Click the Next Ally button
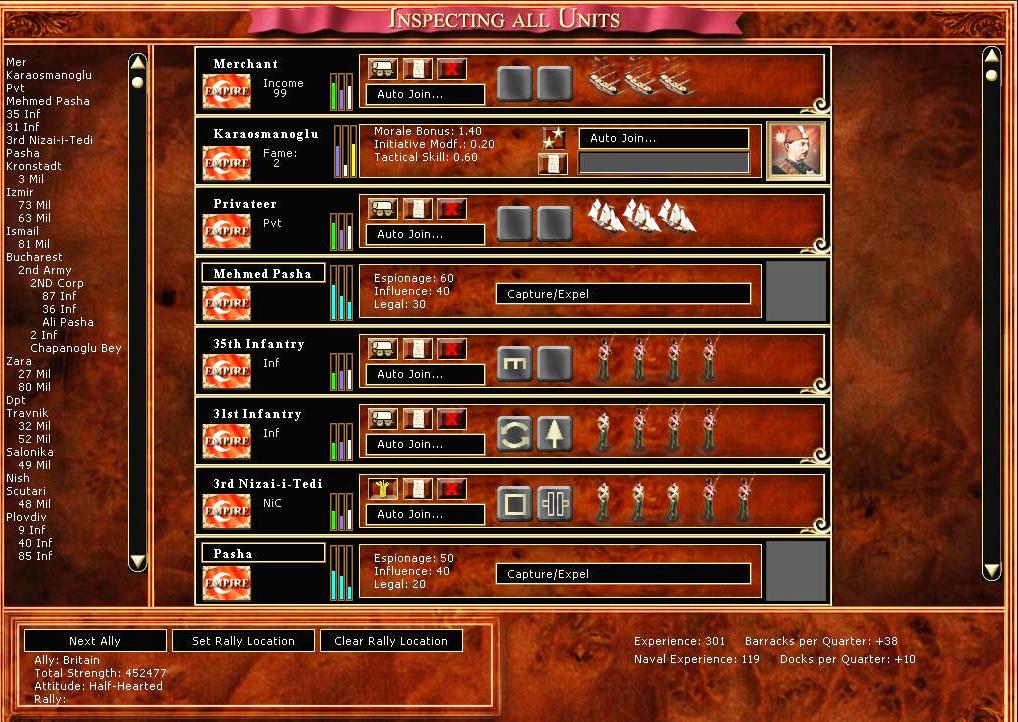The width and height of the screenshot is (1018, 722). click(95, 641)
